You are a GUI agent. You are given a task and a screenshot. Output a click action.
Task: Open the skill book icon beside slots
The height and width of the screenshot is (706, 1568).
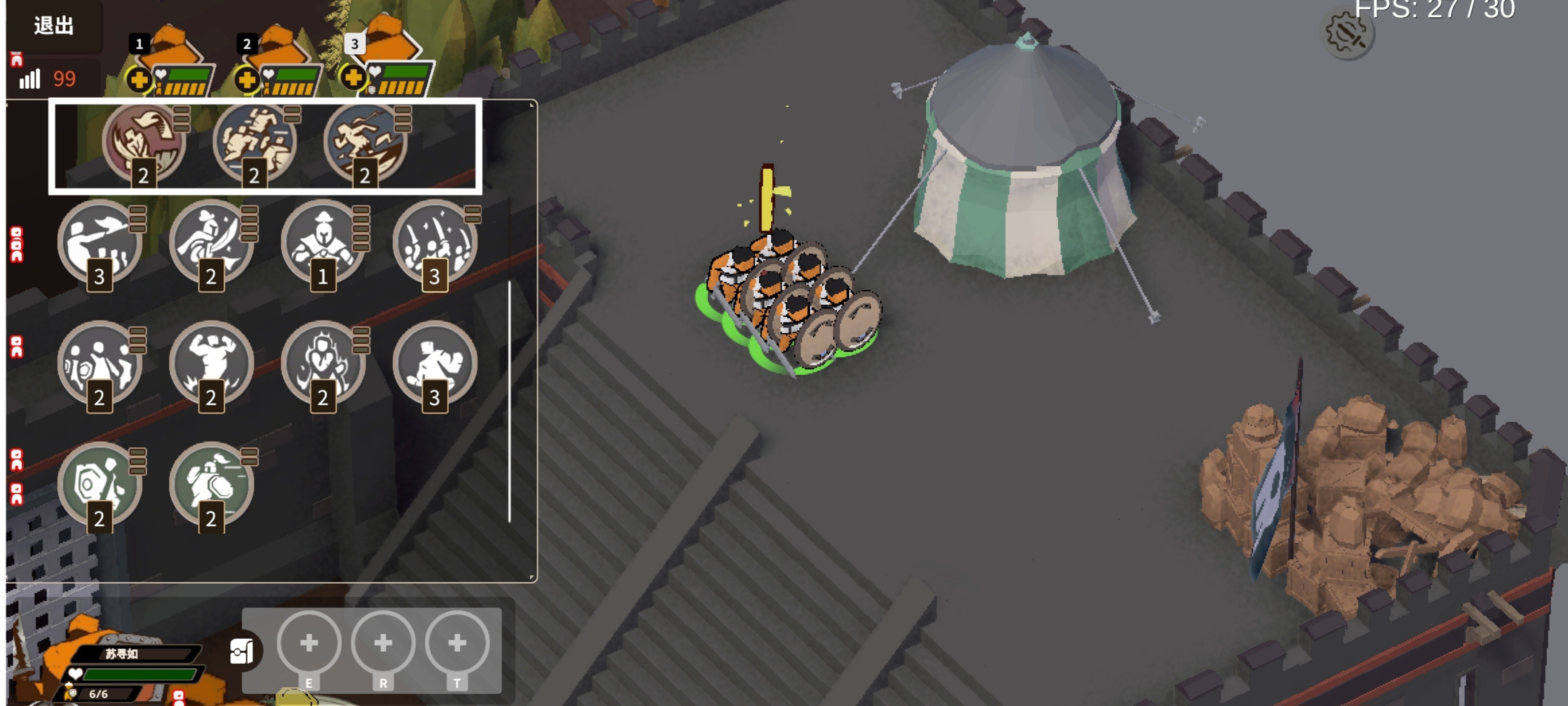tap(242, 651)
